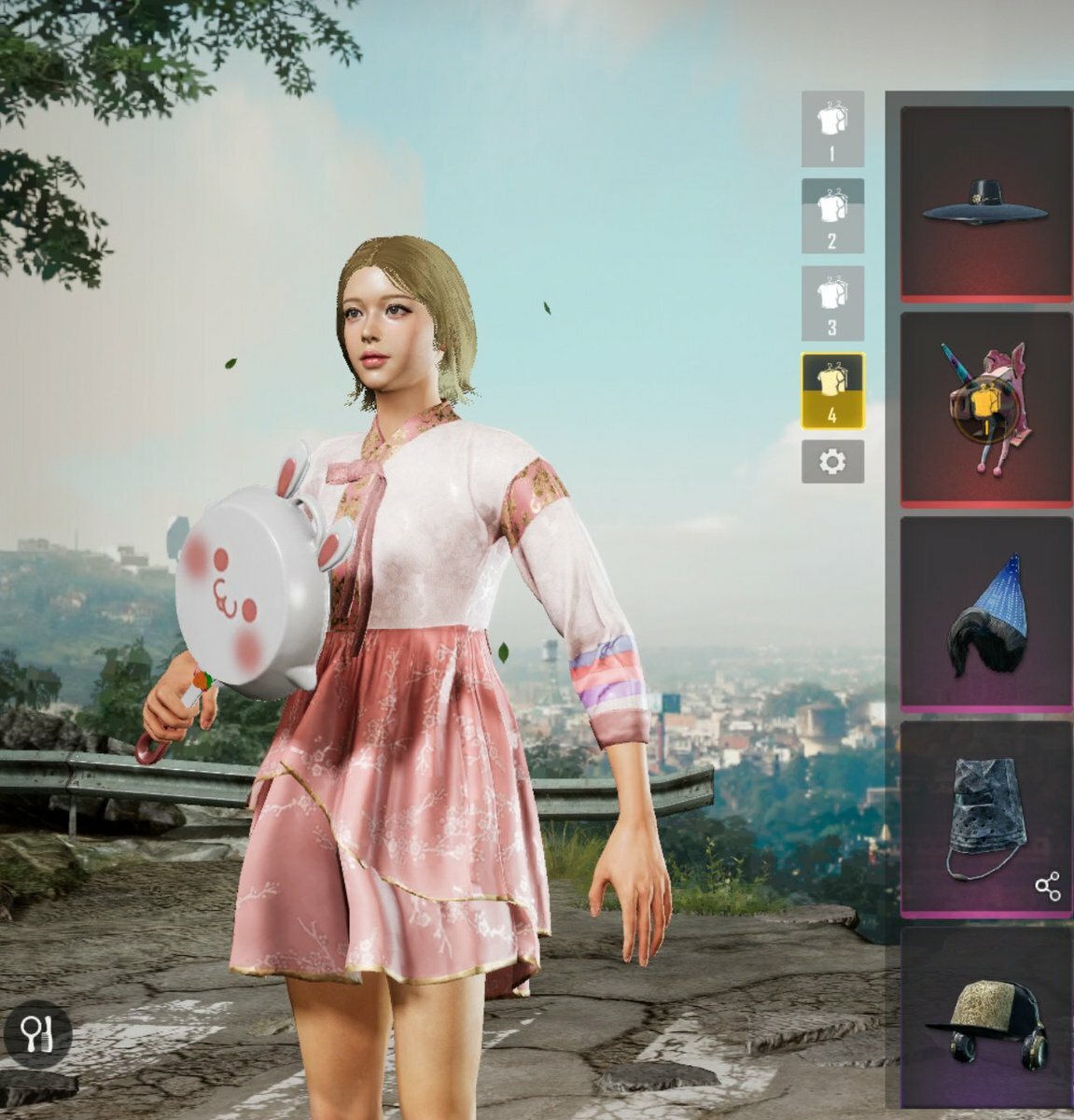Switch to outfit preset 1
The width and height of the screenshot is (1074, 1120).
[832, 129]
